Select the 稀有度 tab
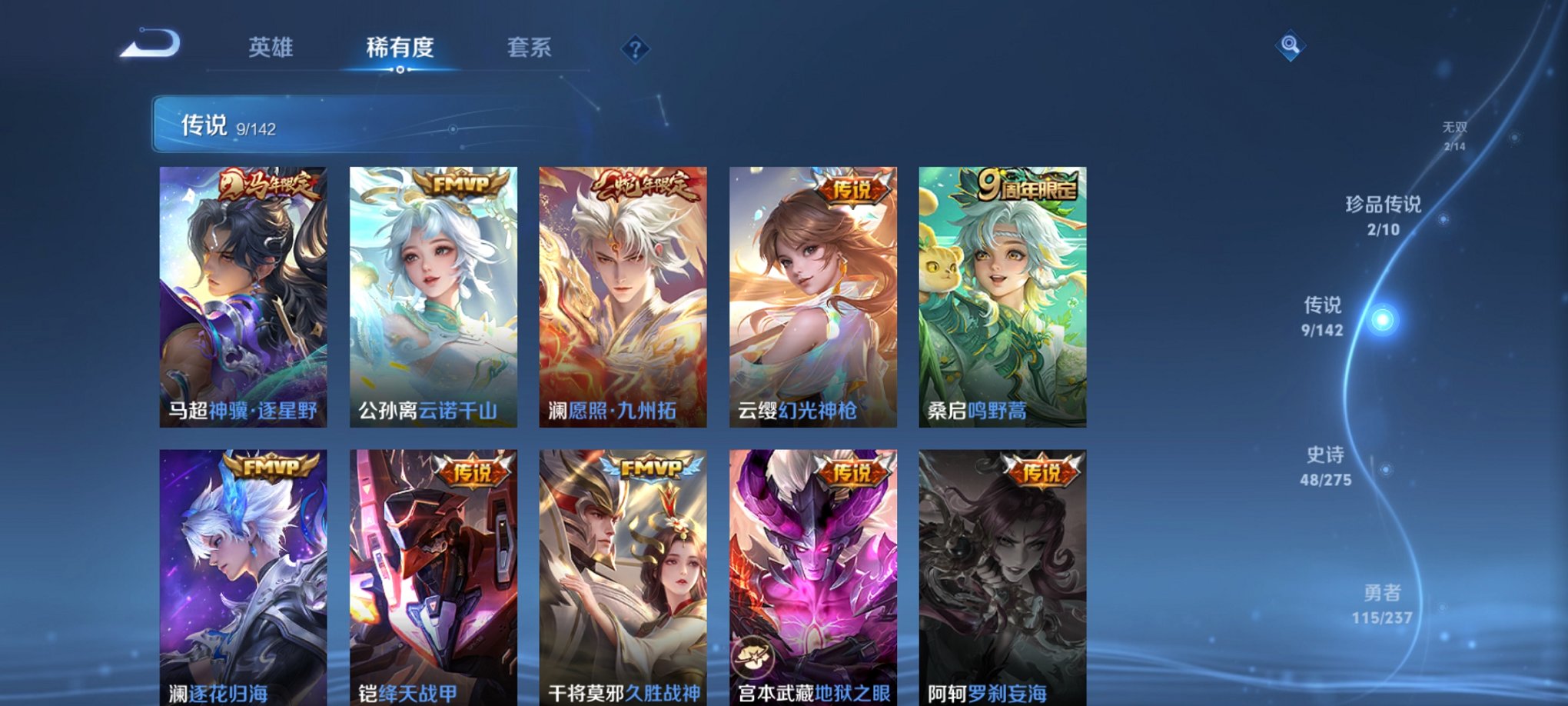1568x706 pixels. point(400,48)
